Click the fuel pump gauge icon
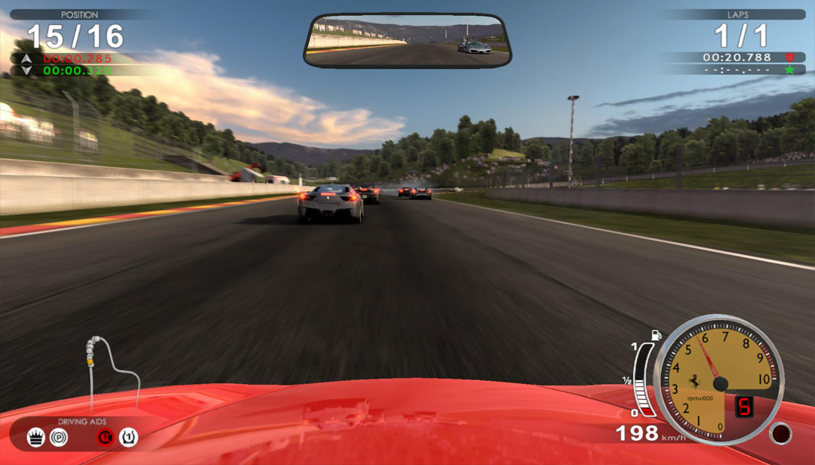815x465 pixels. [x=656, y=335]
